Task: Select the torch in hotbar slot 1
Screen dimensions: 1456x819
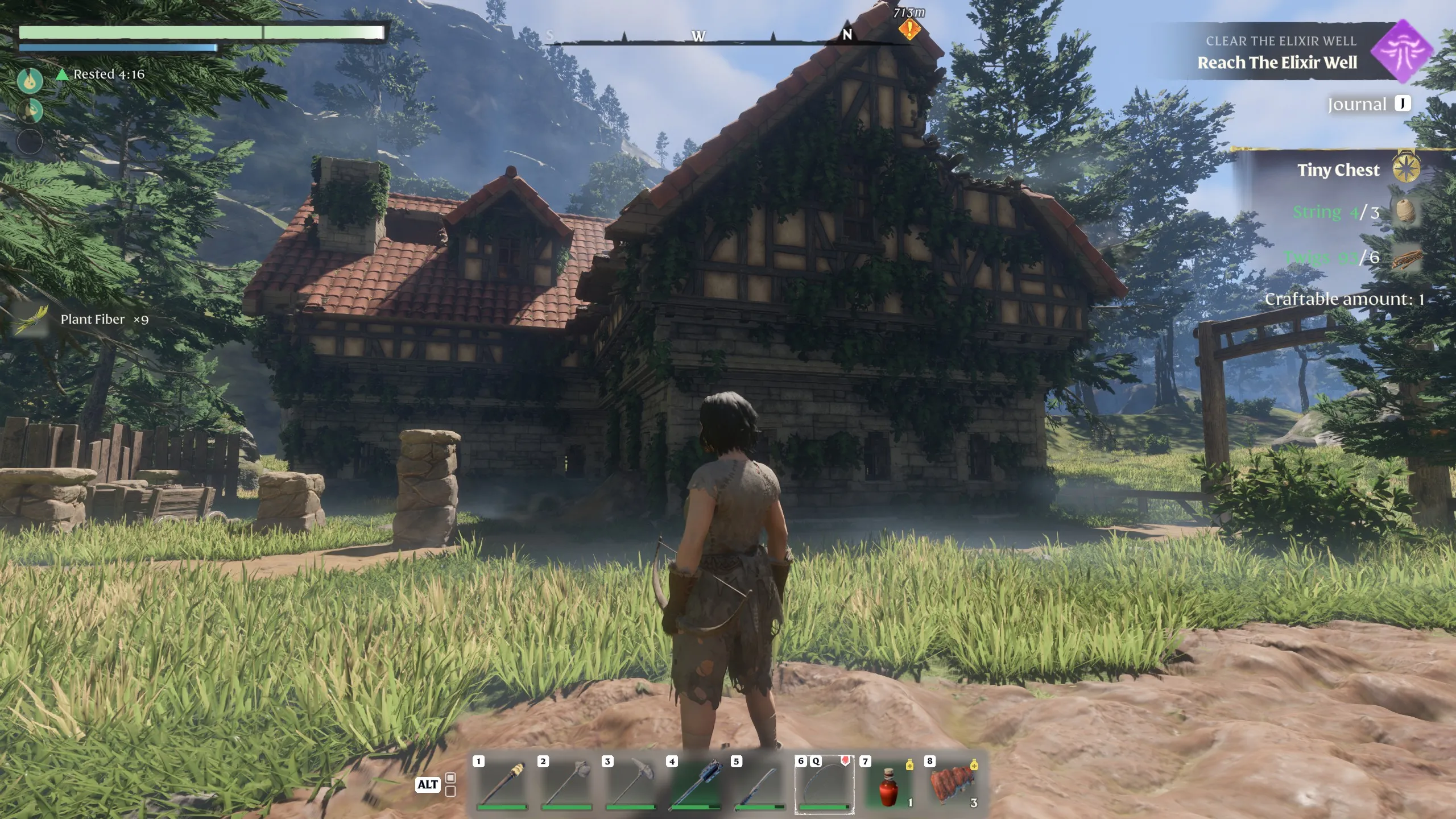Action: pyautogui.click(x=502, y=784)
